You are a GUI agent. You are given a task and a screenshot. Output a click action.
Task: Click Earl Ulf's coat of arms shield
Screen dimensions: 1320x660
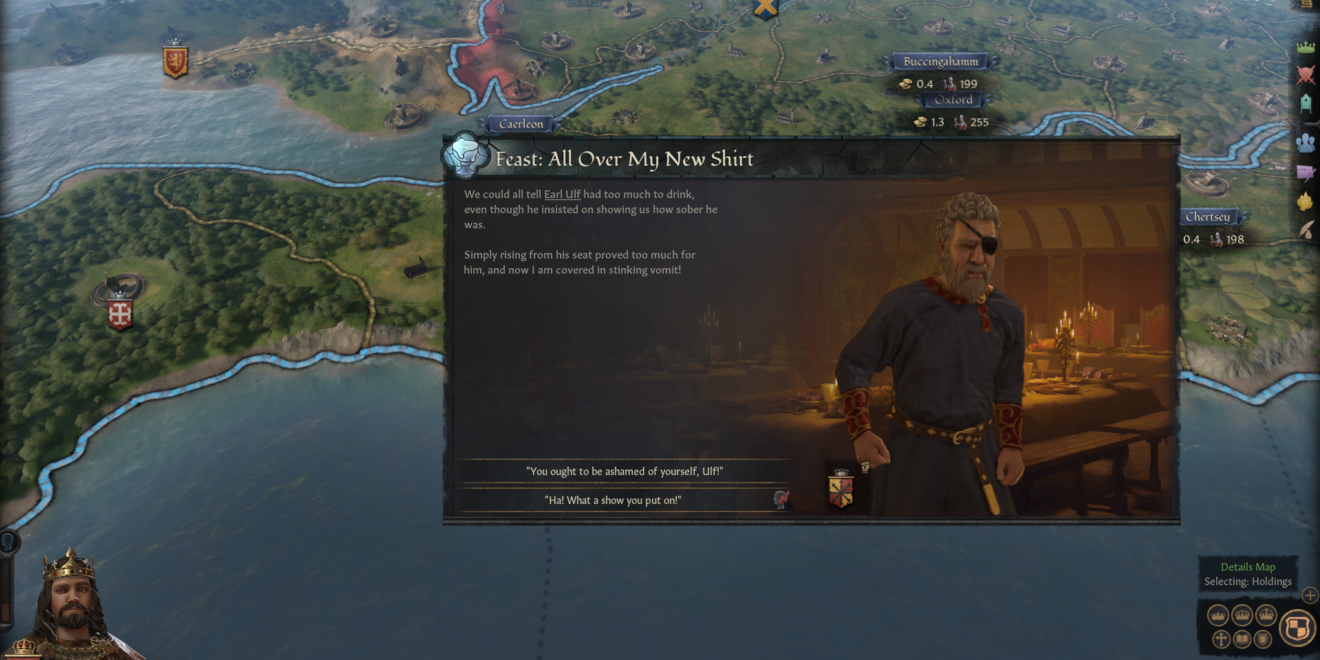(x=841, y=490)
